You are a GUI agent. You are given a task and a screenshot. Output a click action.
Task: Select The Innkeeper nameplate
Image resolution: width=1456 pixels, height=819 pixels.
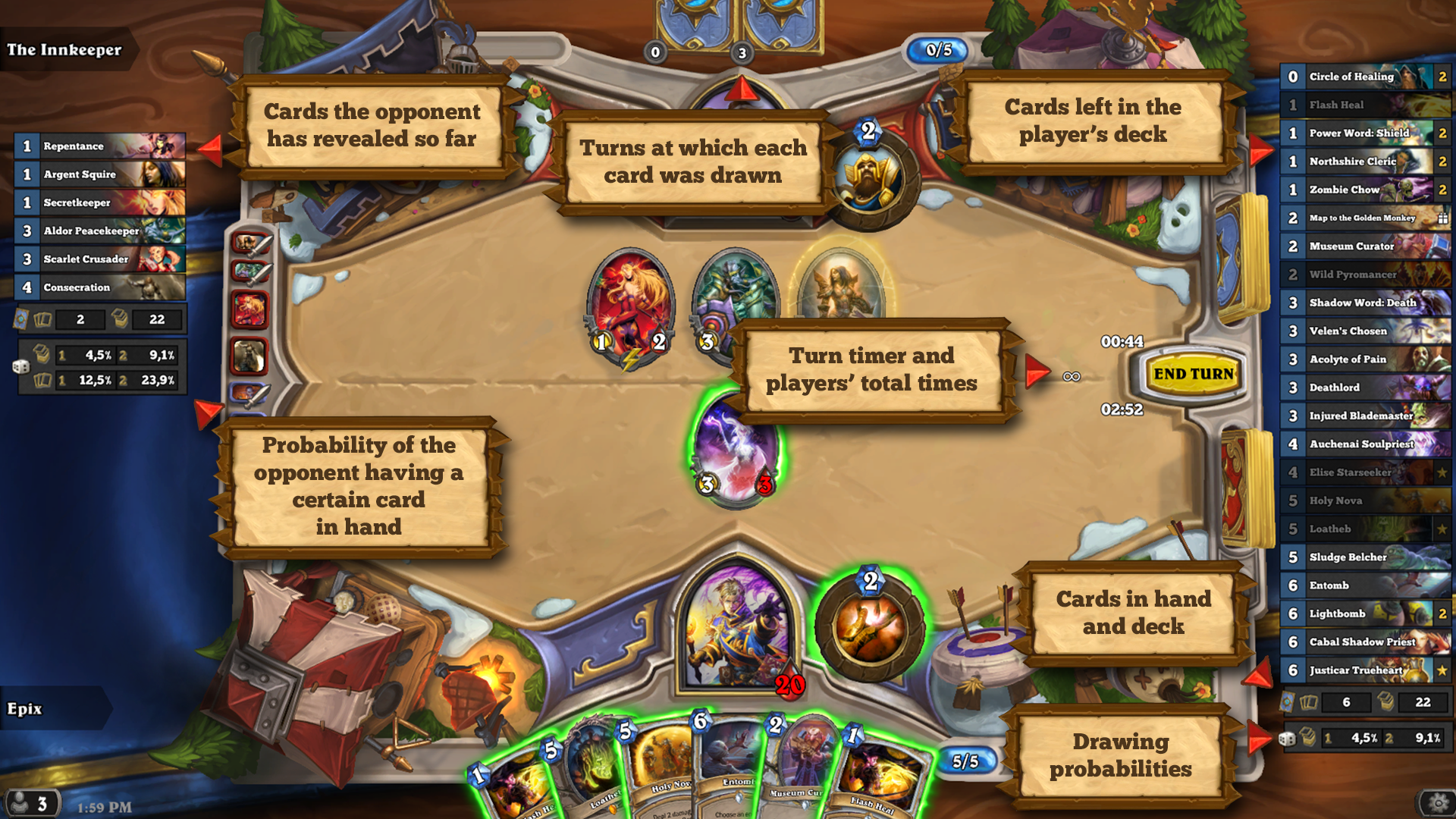click(64, 50)
